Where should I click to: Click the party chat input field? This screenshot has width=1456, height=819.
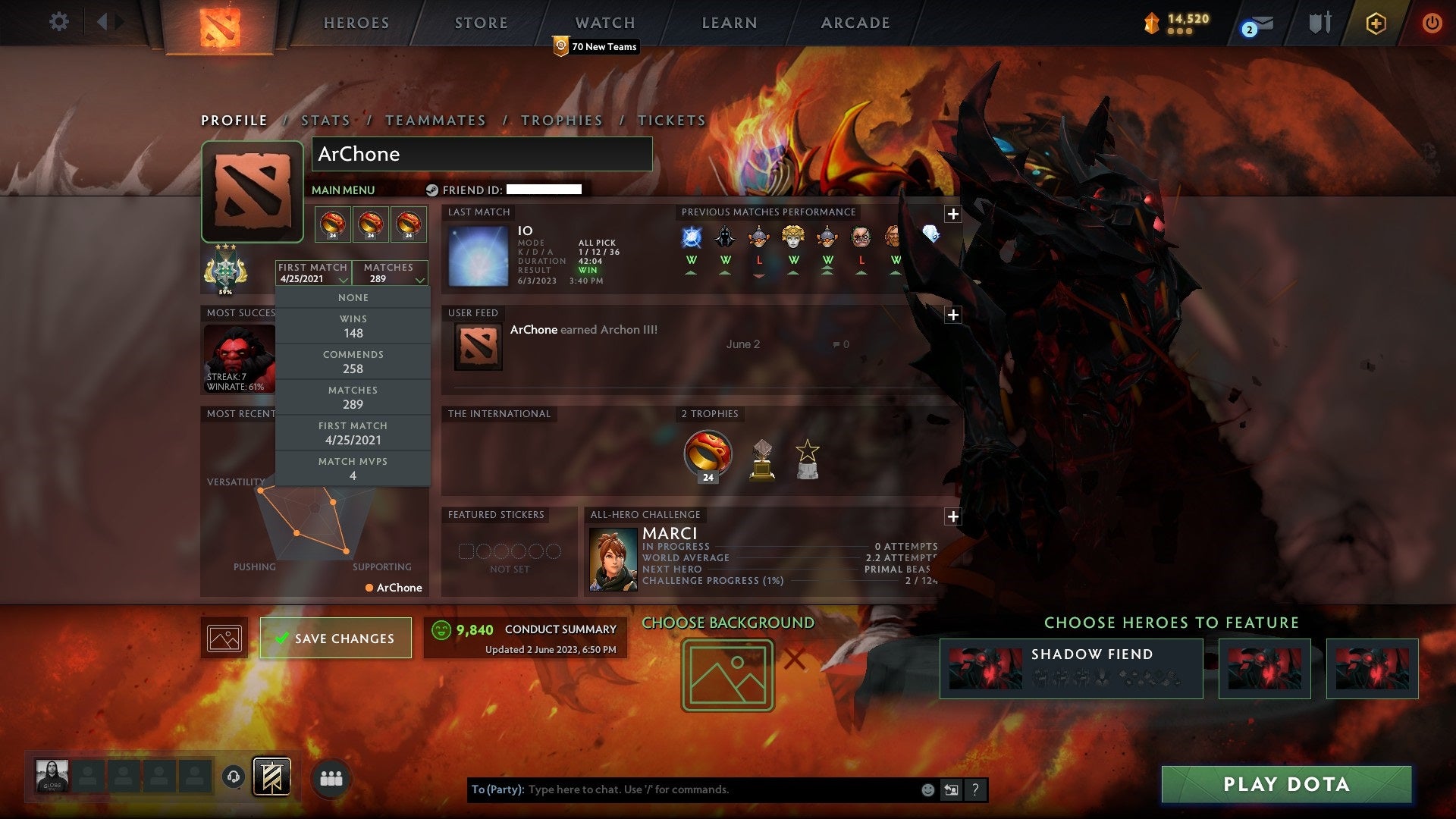pos(682,789)
